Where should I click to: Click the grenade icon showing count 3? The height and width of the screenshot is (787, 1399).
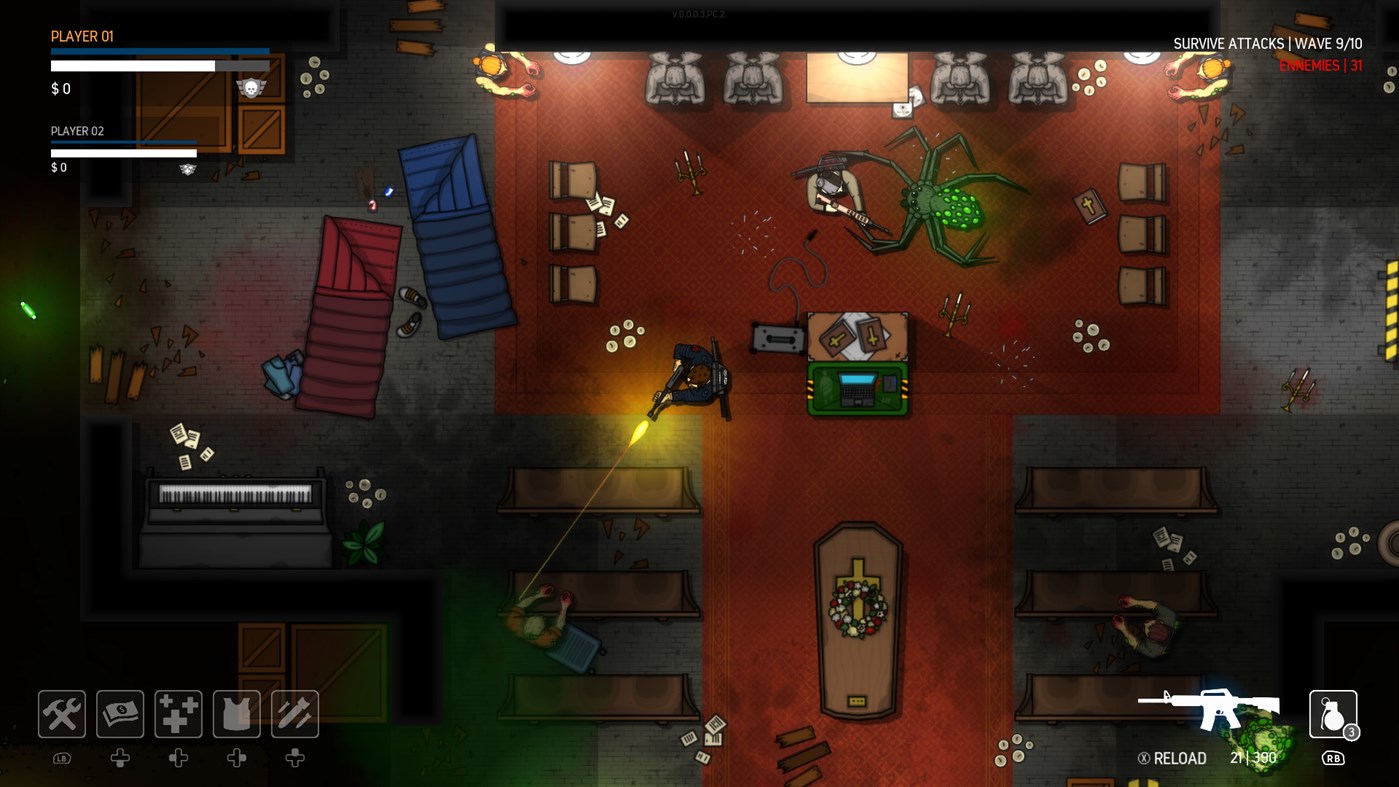click(1333, 713)
